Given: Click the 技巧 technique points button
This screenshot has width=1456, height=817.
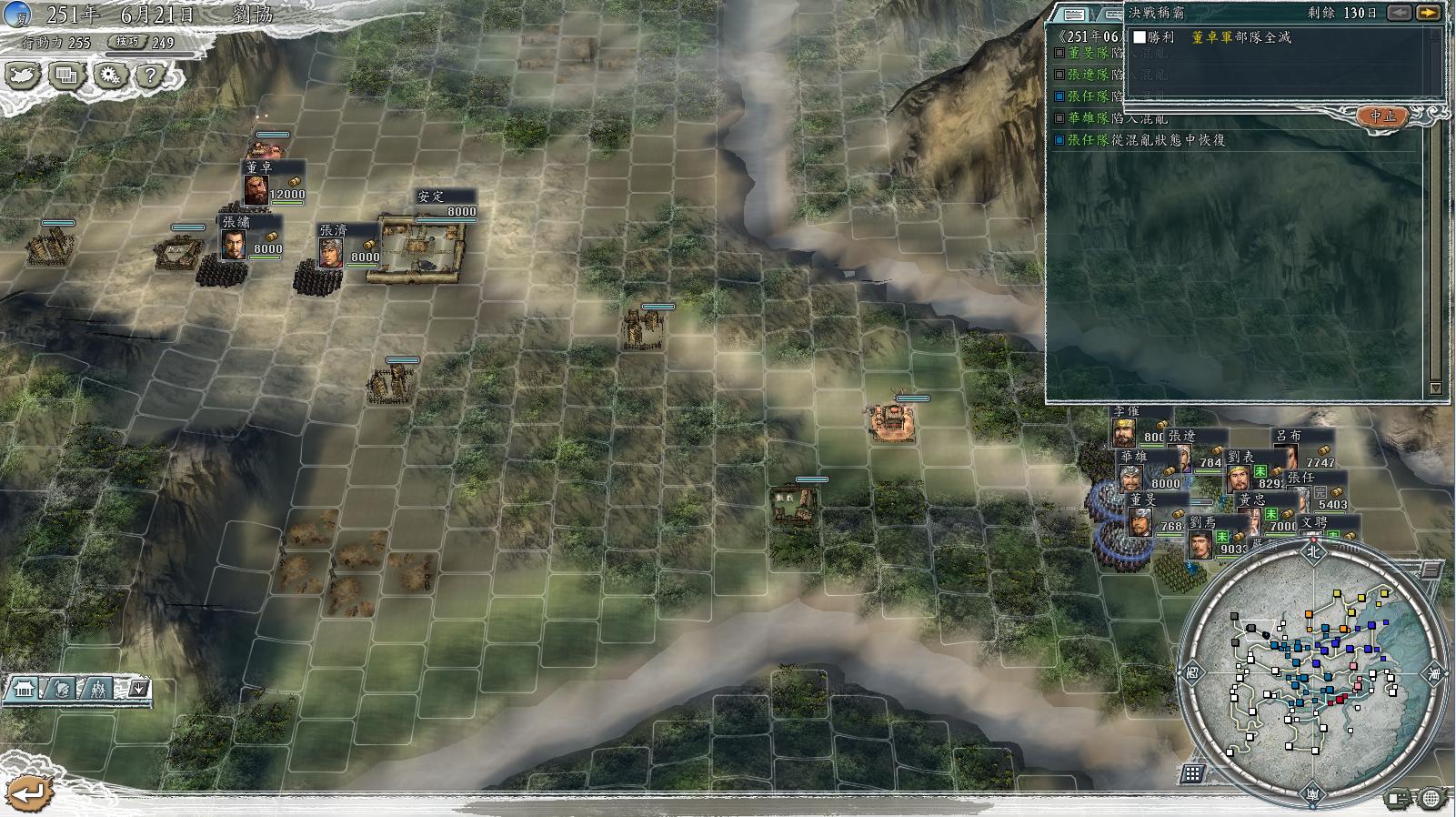Looking at the screenshot, I should 126,42.
